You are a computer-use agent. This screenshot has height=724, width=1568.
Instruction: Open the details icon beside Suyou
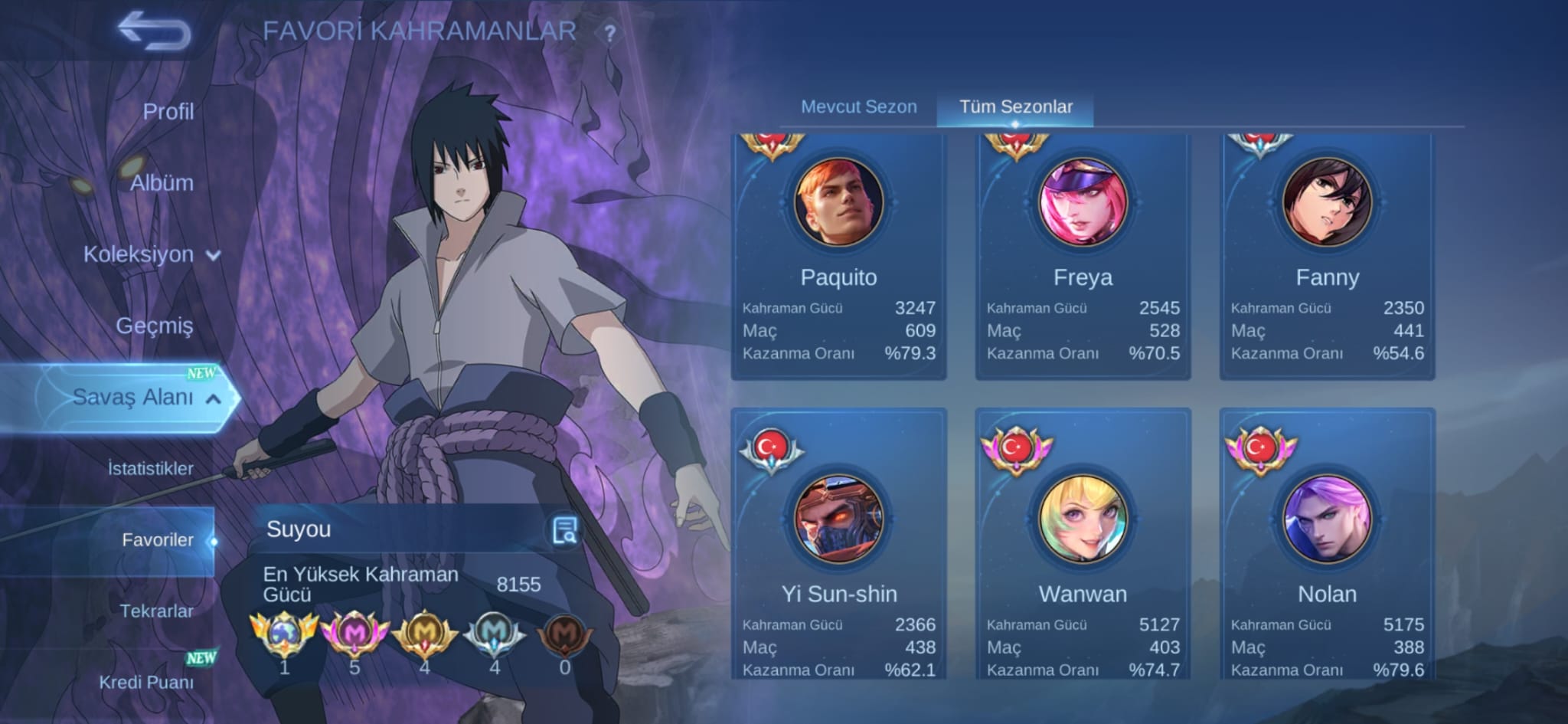(565, 530)
